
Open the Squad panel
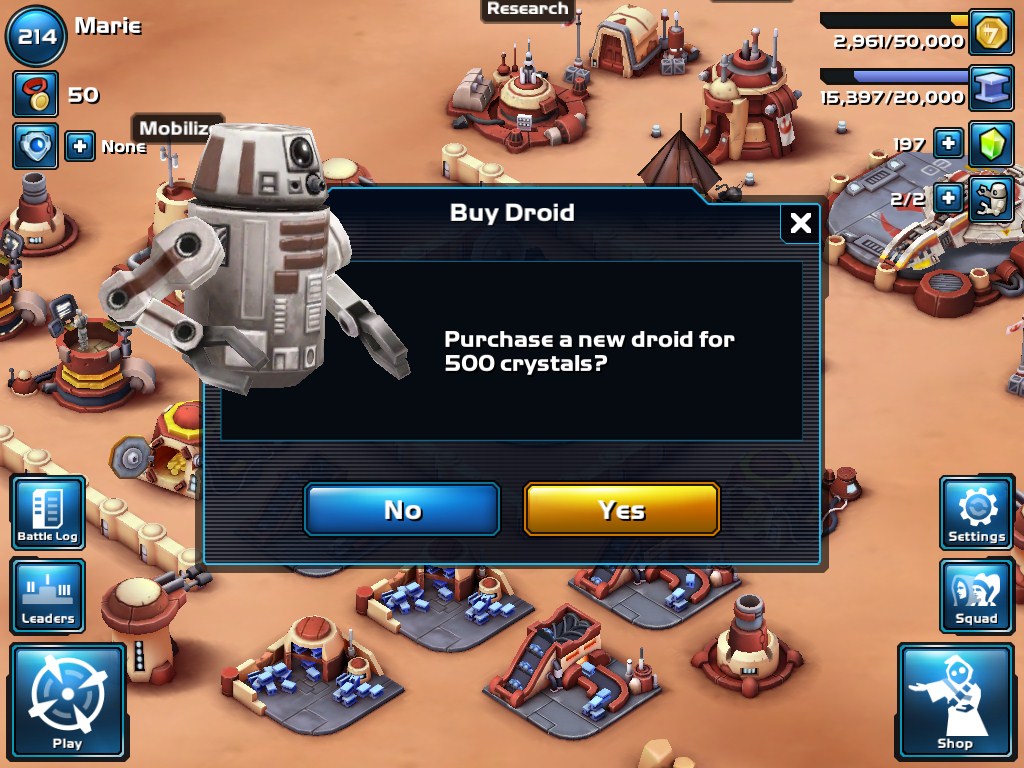click(976, 596)
